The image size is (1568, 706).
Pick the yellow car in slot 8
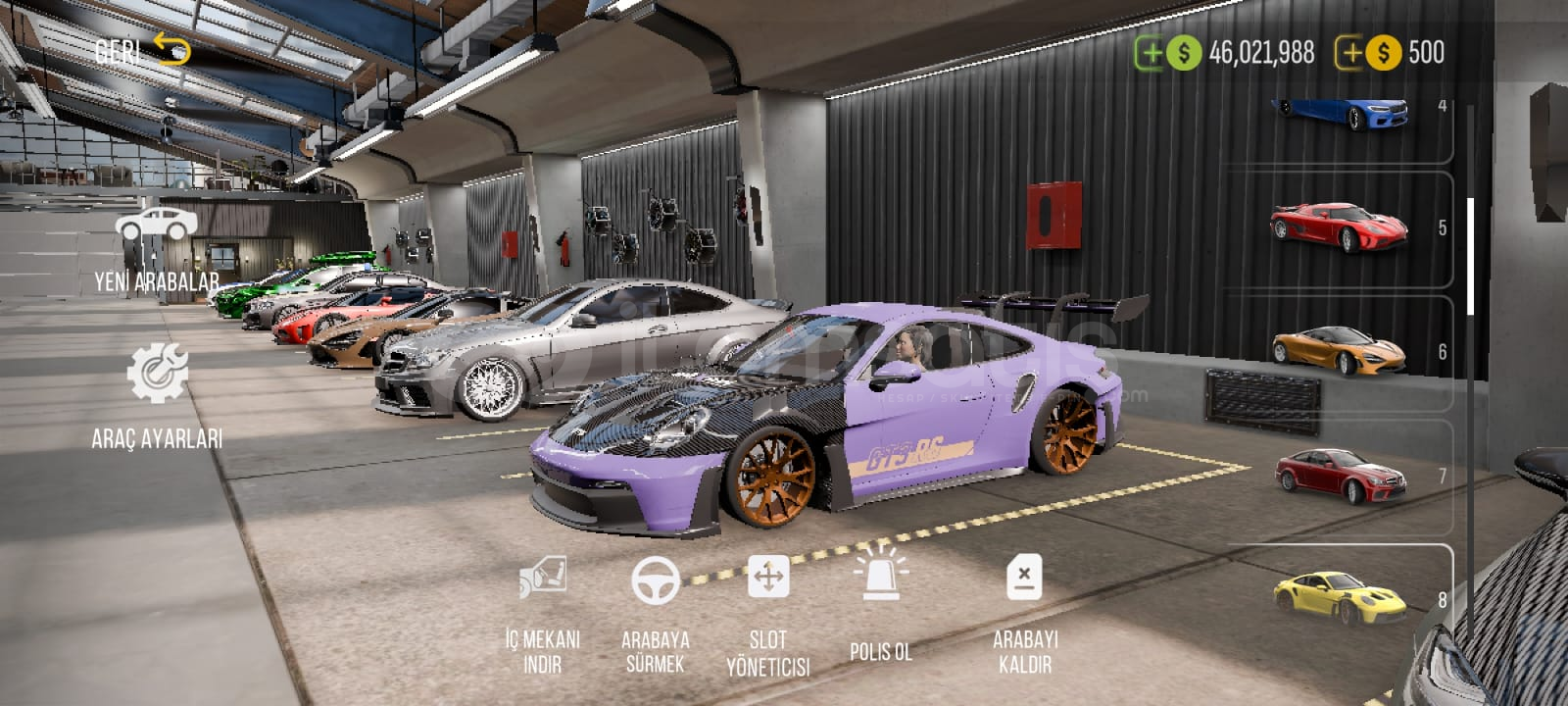(x=1339, y=597)
